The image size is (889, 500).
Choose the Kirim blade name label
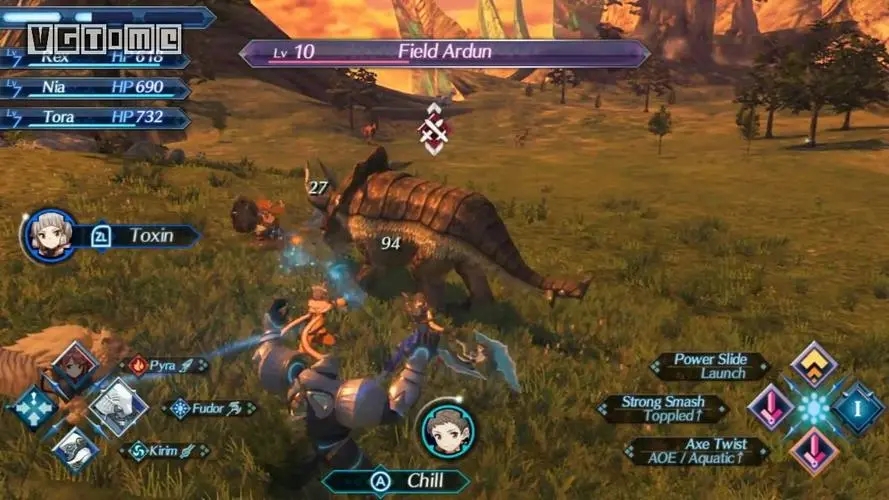click(x=164, y=451)
